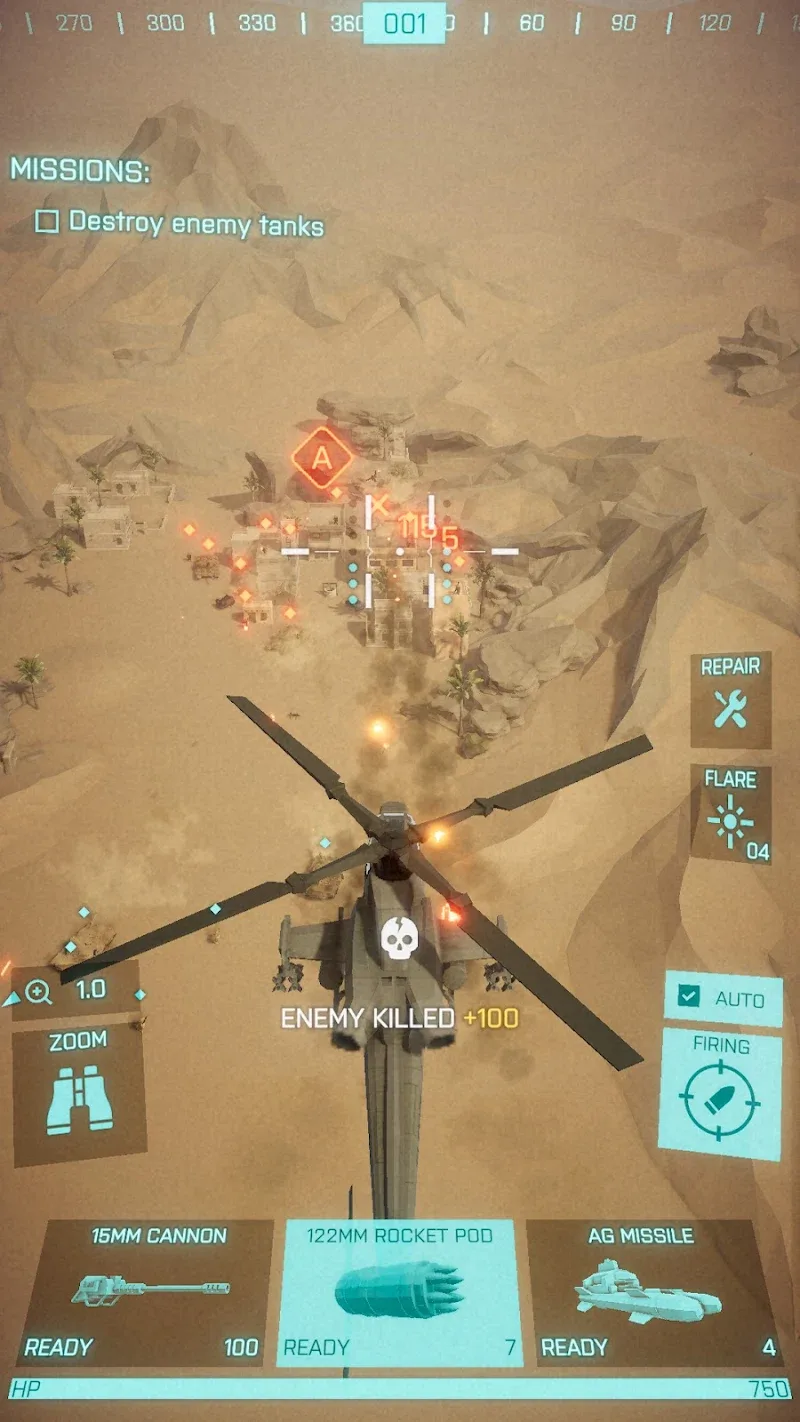
Task: Activate the Repair wrench button
Action: [x=731, y=698]
